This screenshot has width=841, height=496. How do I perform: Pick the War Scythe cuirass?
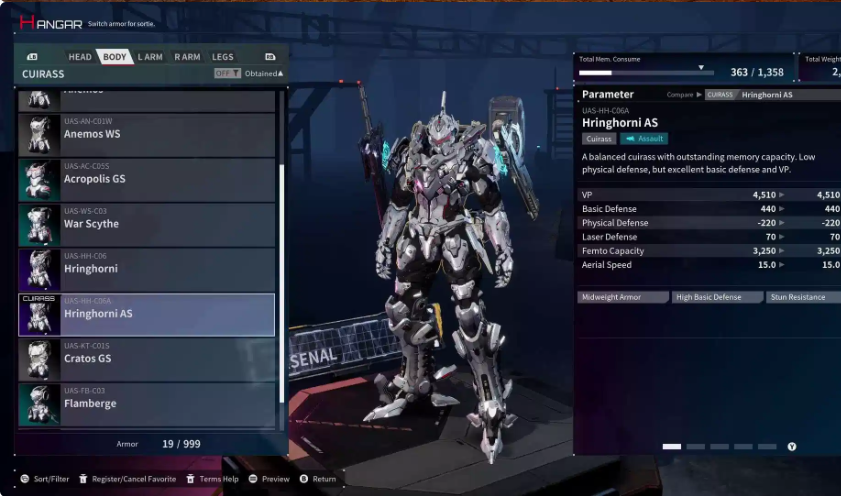[147, 224]
